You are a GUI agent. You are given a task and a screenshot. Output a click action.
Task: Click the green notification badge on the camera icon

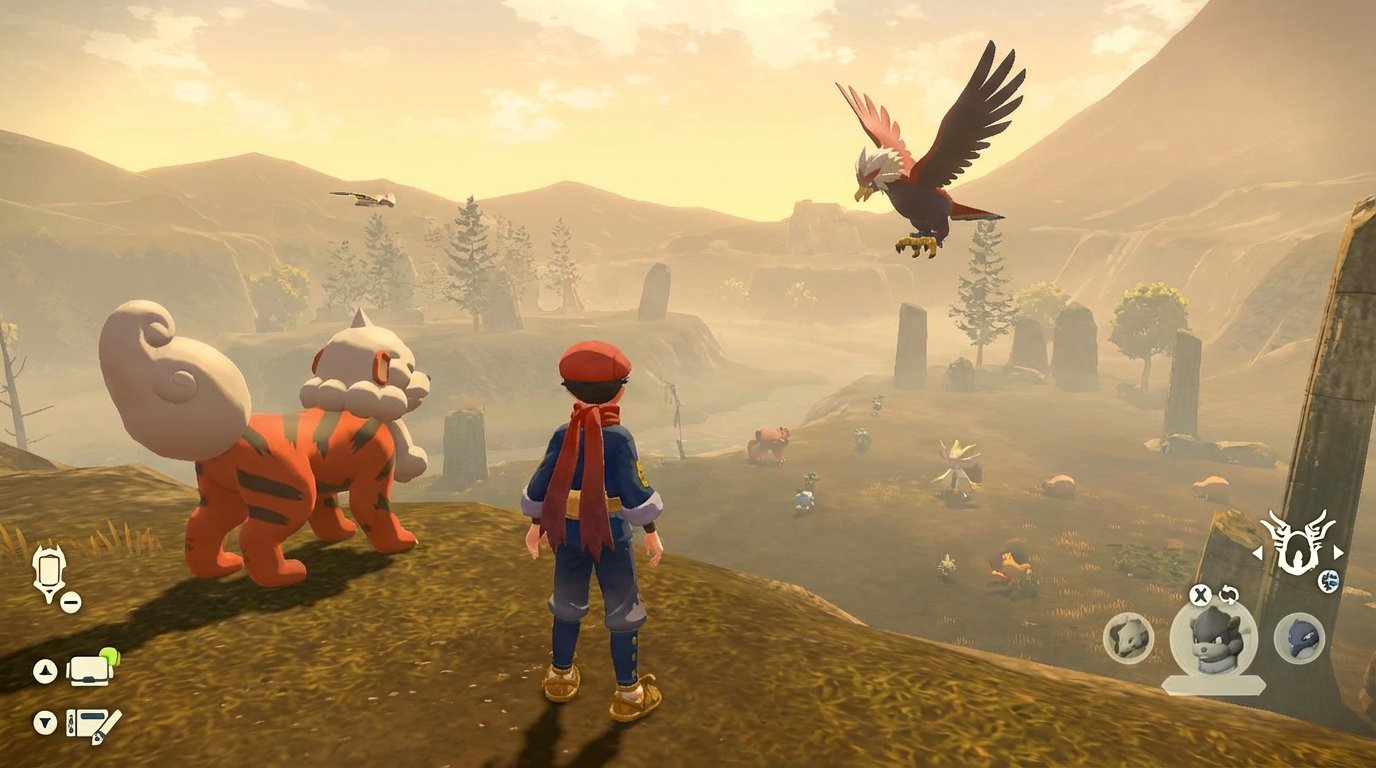(108, 657)
